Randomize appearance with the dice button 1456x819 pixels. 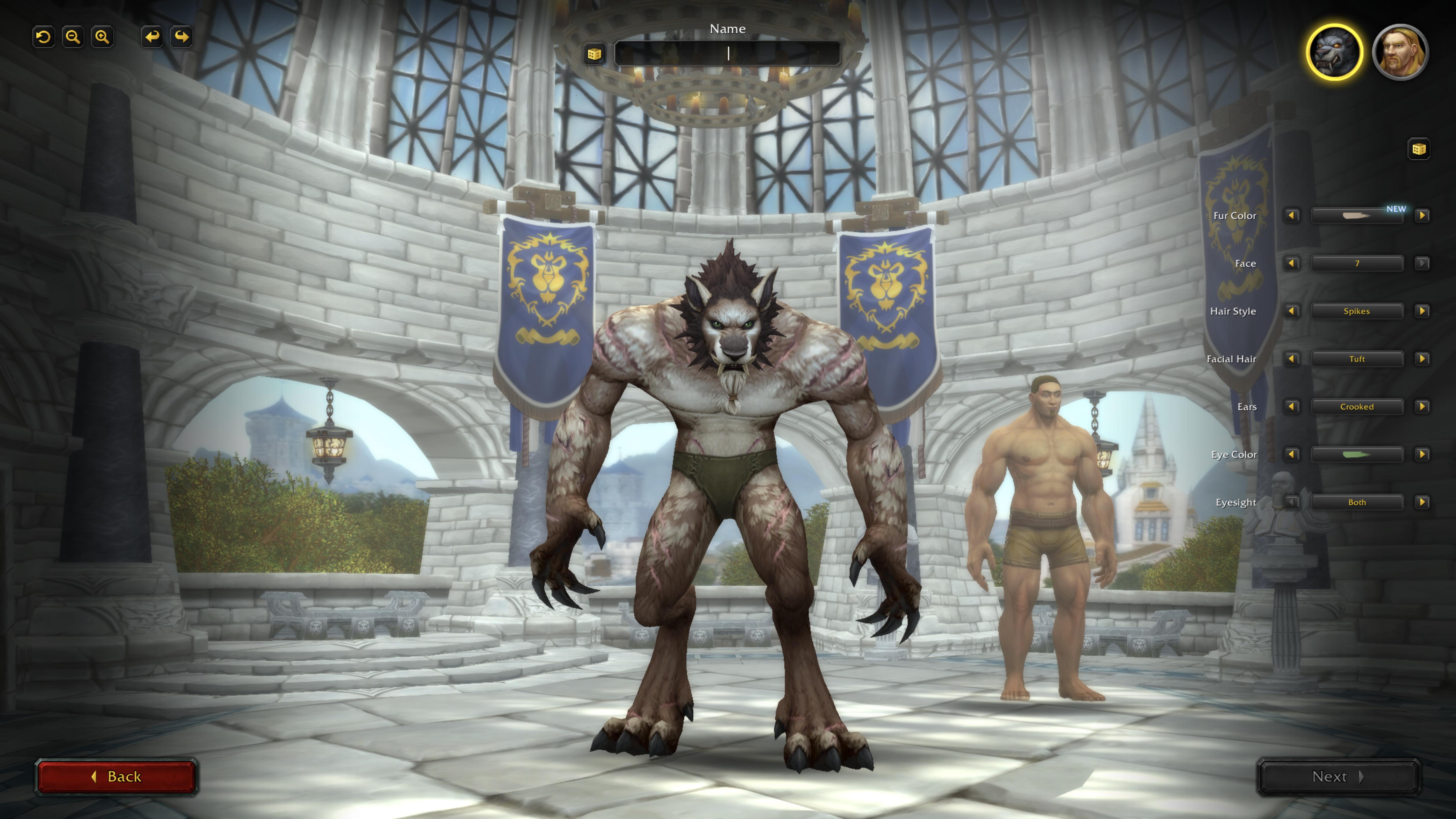[1418, 149]
